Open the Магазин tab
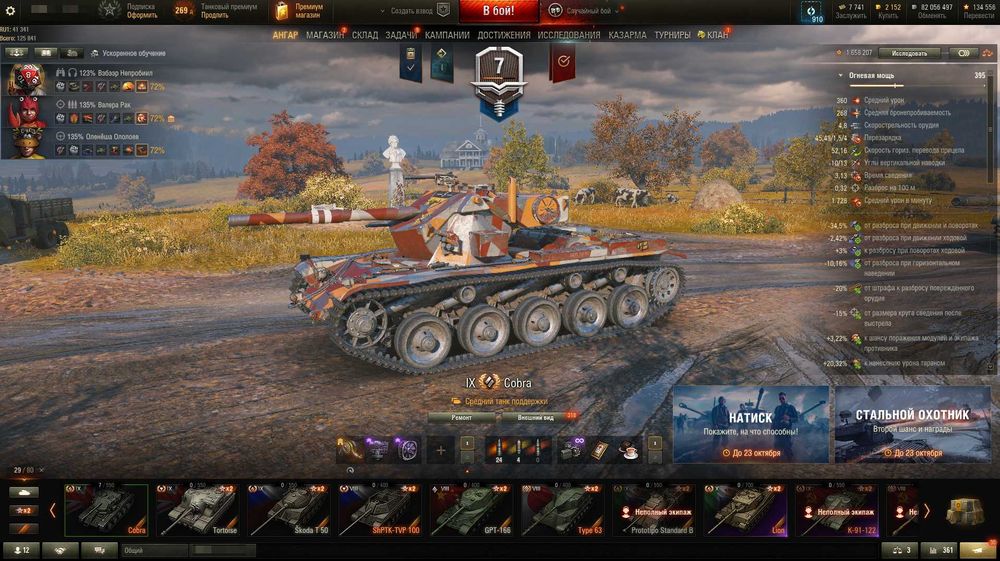The height and width of the screenshot is (561, 1000). pyautogui.click(x=325, y=35)
